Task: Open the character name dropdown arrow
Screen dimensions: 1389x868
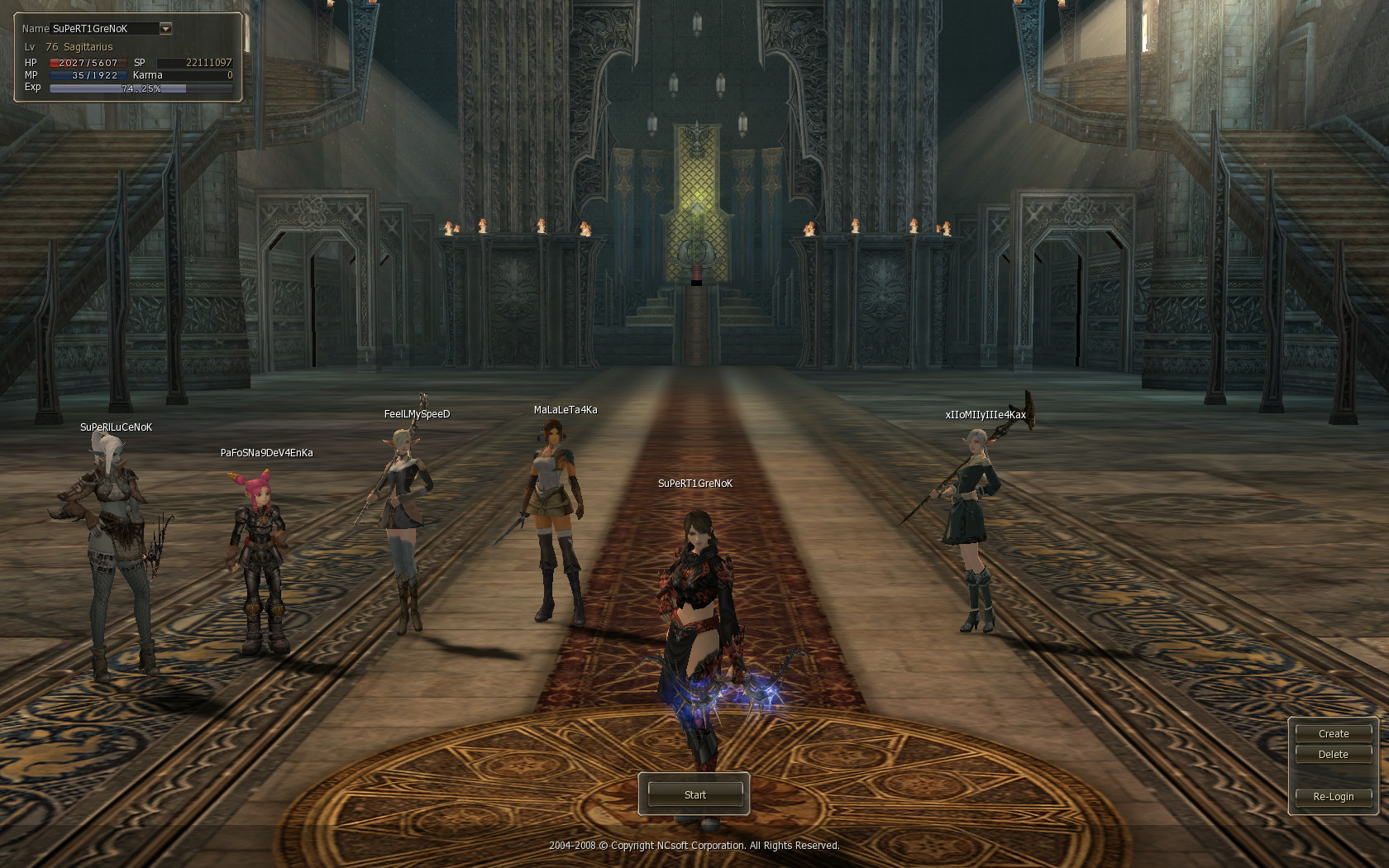Action: coord(165,29)
